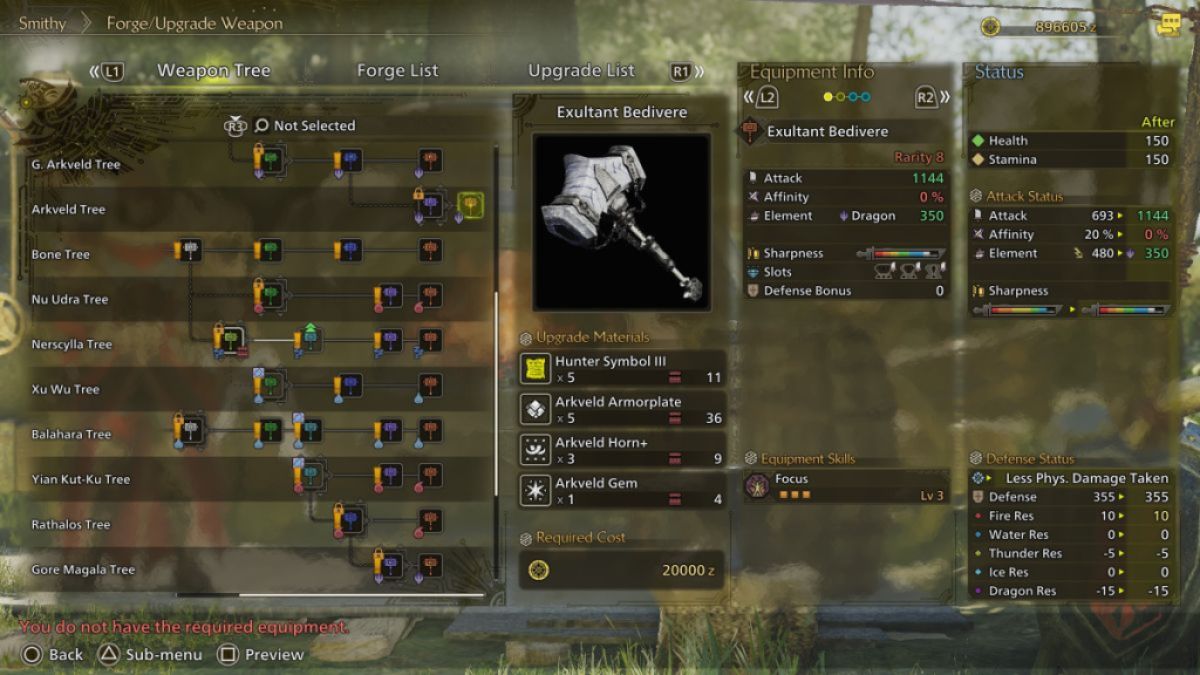Click the Not Selected search filter

click(x=305, y=126)
